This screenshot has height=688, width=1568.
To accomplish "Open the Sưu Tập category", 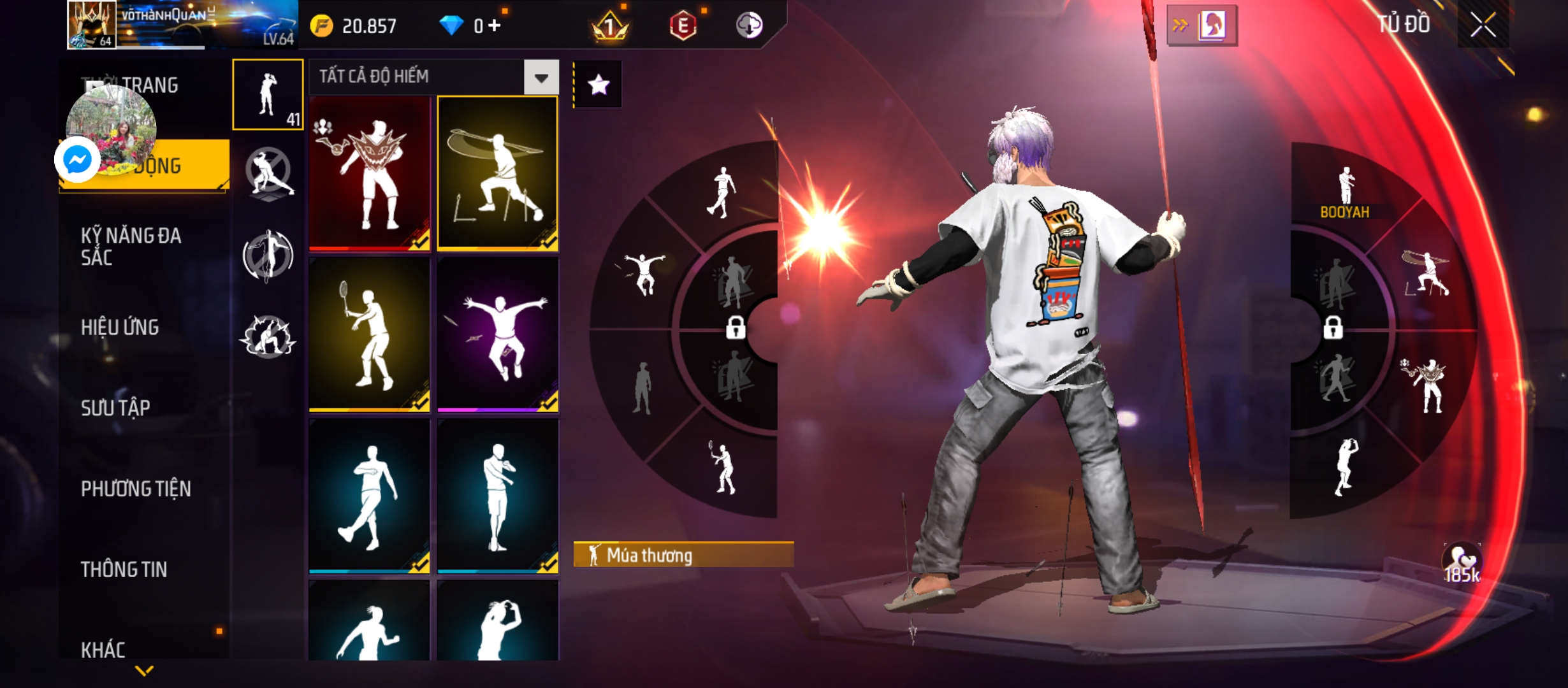I will point(115,408).
